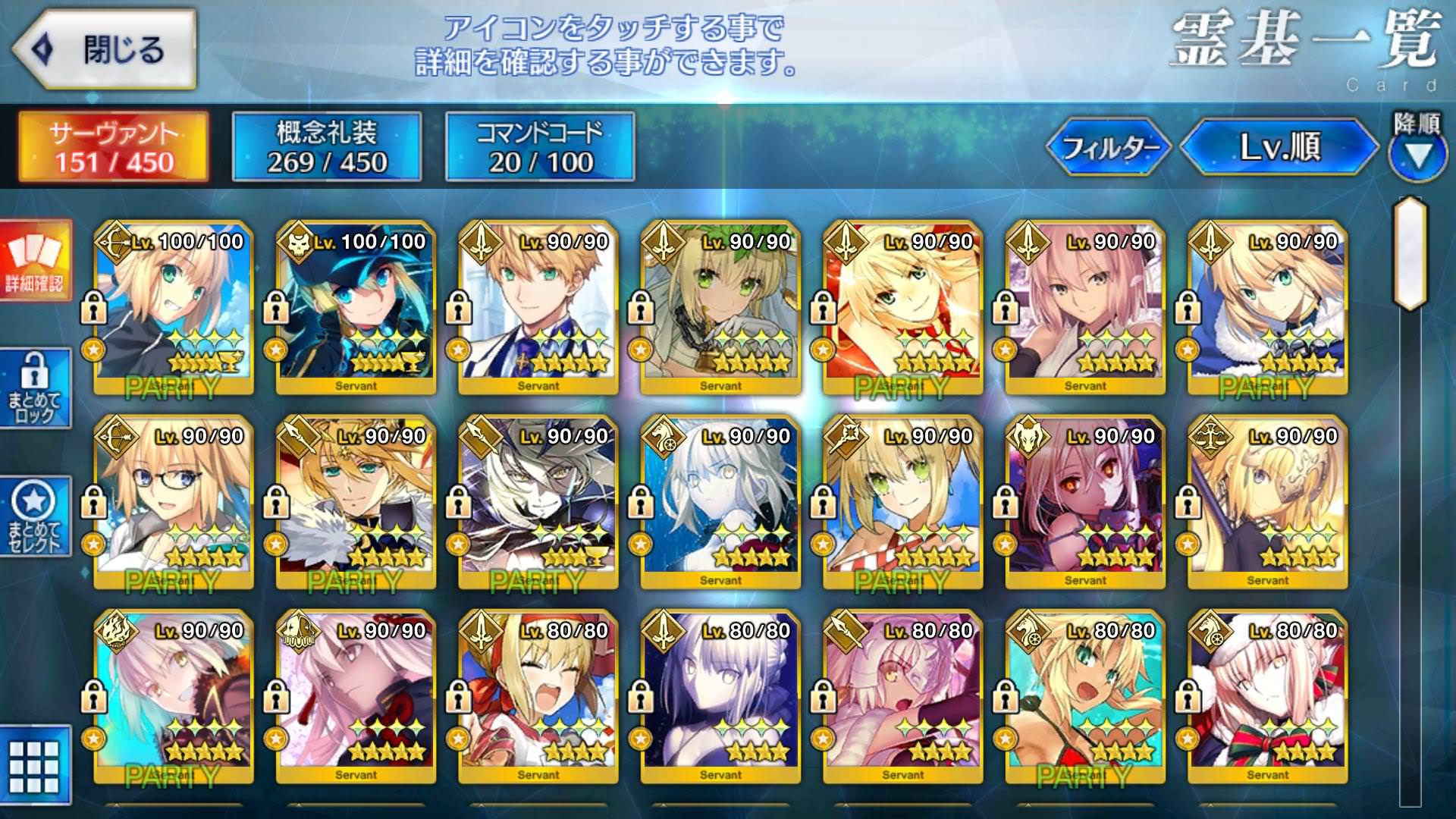Select the まとめてロック batch lock button
The width and height of the screenshot is (1456, 819).
(35, 388)
